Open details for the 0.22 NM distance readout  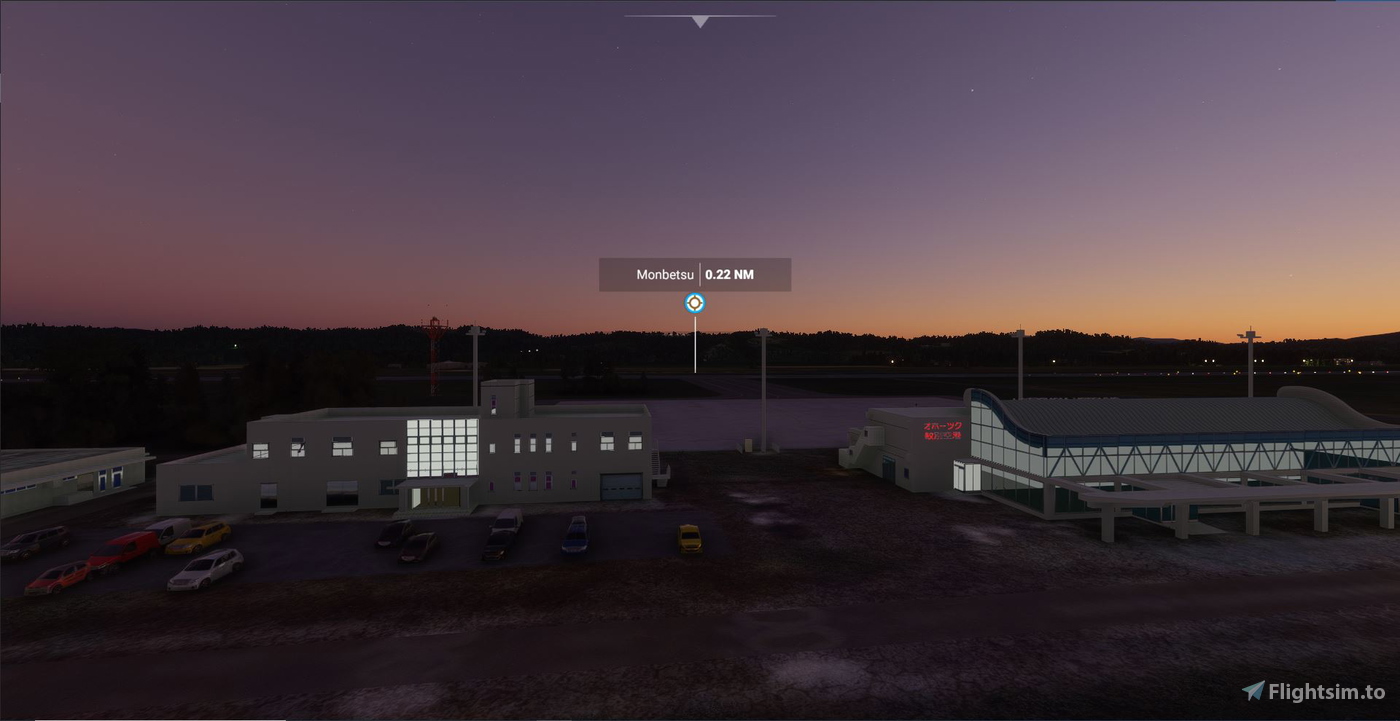[x=731, y=273]
